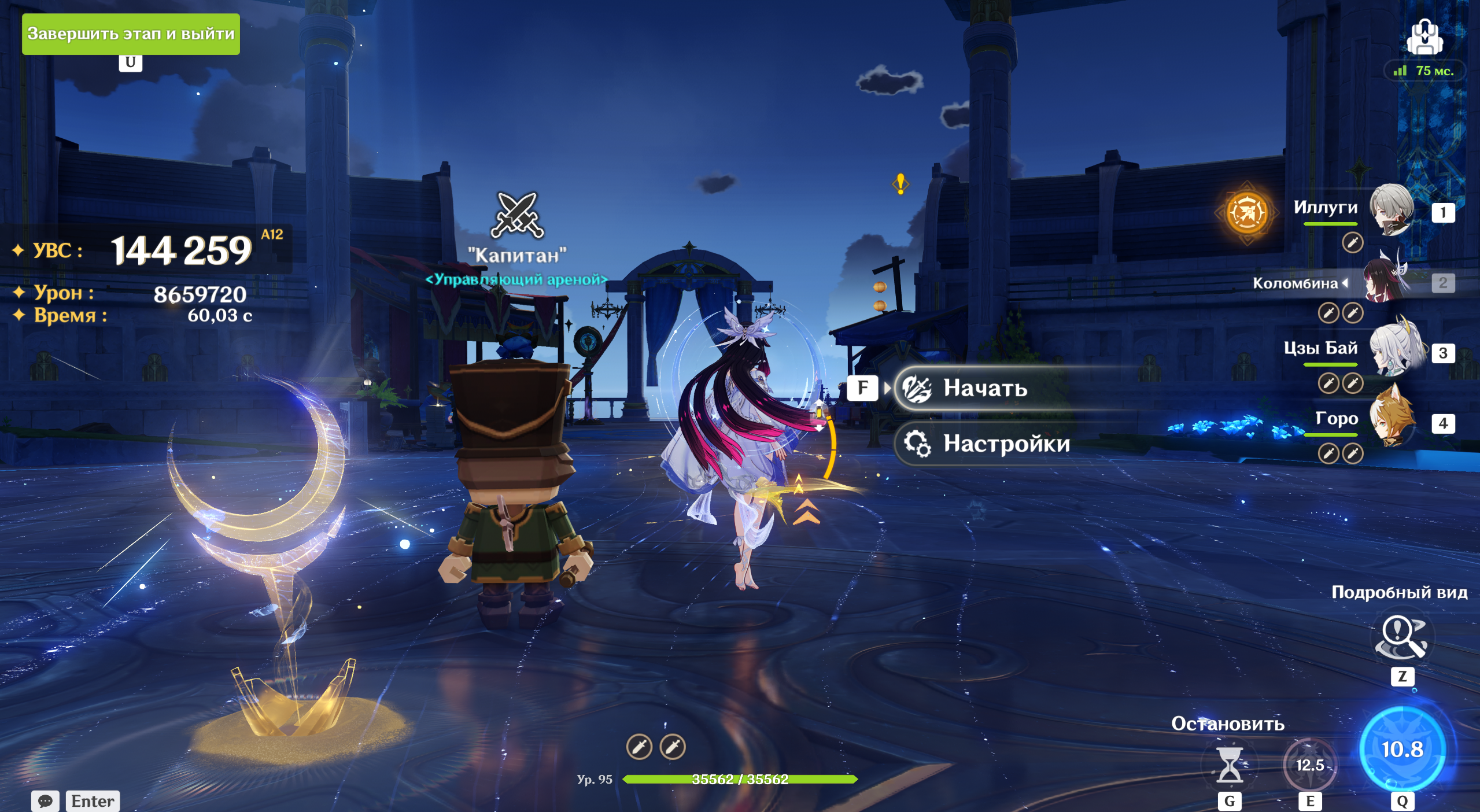The height and width of the screenshot is (812, 1480).
Task: Choose the "Начать" interaction option
Action: [x=985, y=388]
